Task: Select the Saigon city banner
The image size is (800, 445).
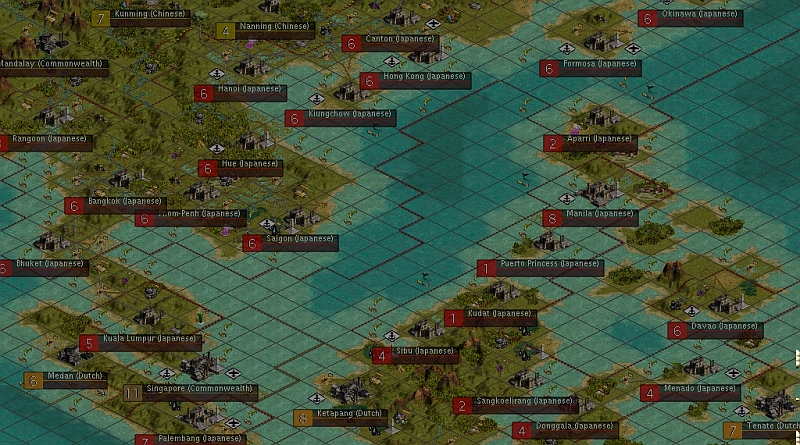Action: 299,242
